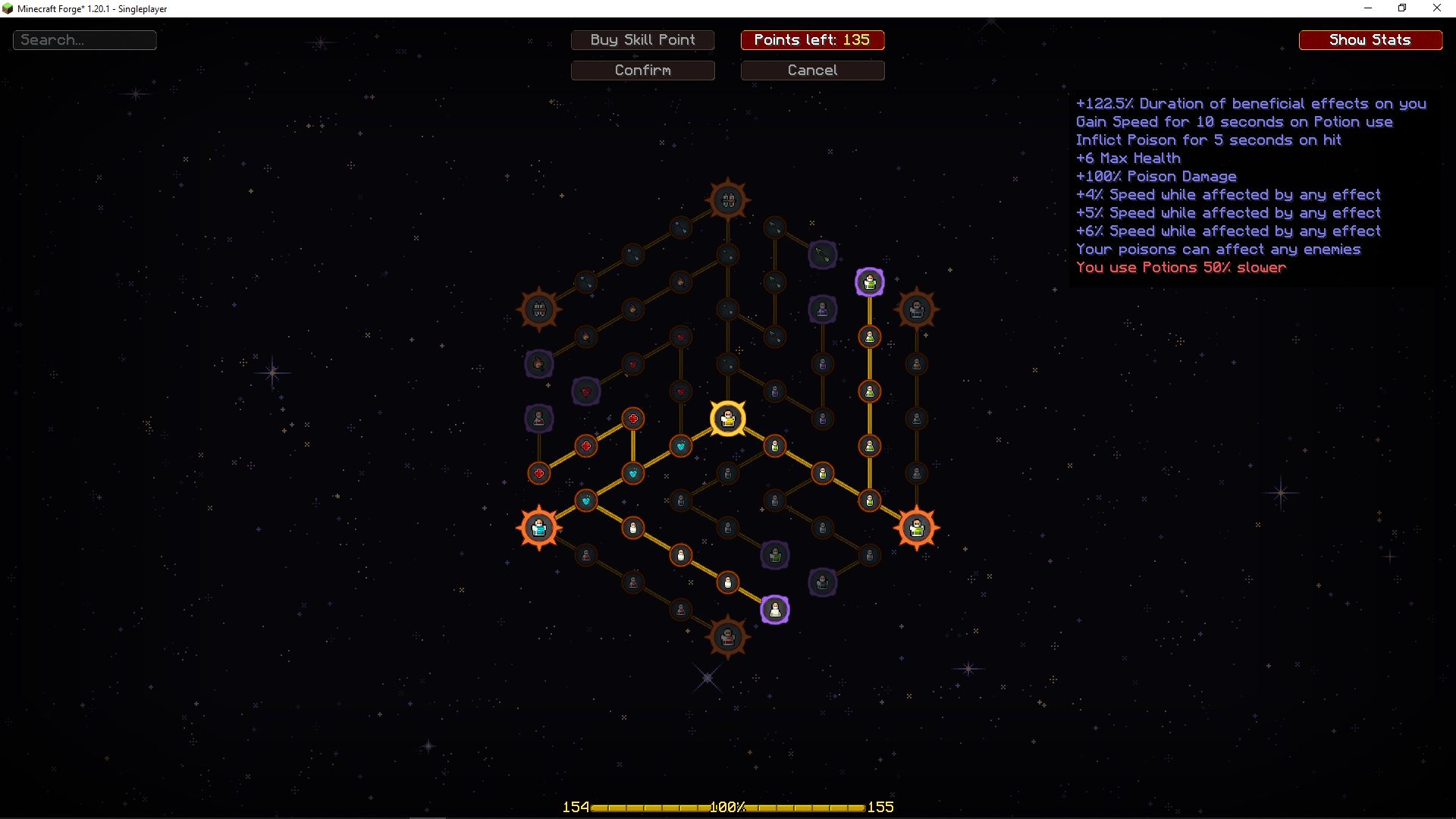
Task: Close the Minecraft window
Action: (1436, 8)
